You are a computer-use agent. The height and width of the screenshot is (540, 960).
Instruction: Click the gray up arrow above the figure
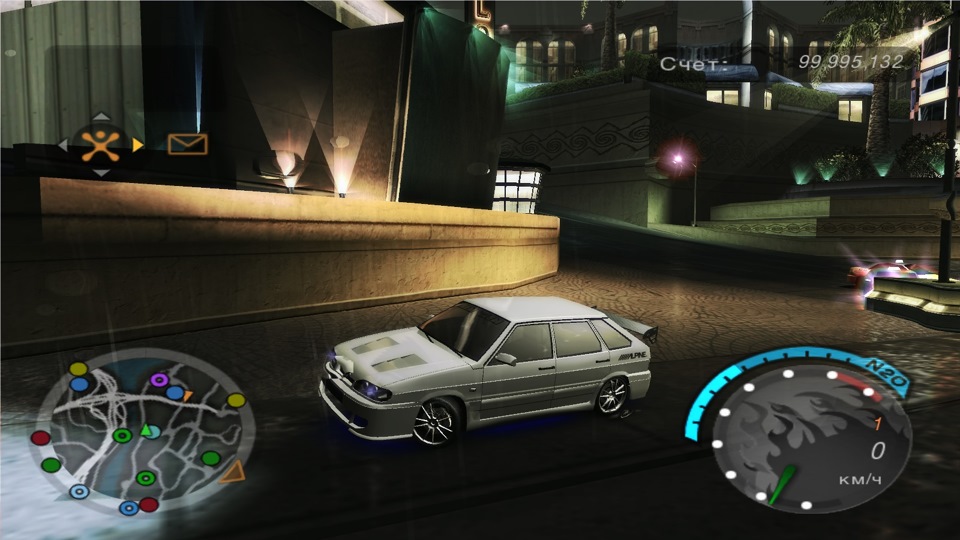(x=100, y=116)
